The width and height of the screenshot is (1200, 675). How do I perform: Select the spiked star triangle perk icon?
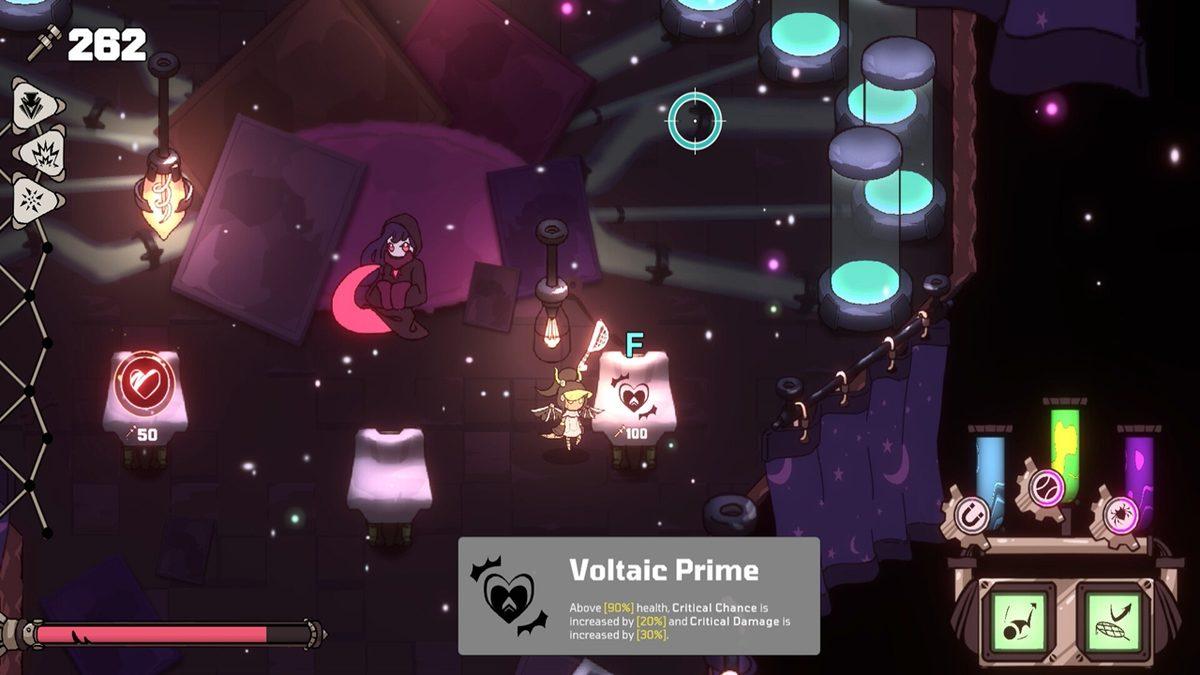click(x=35, y=200)
